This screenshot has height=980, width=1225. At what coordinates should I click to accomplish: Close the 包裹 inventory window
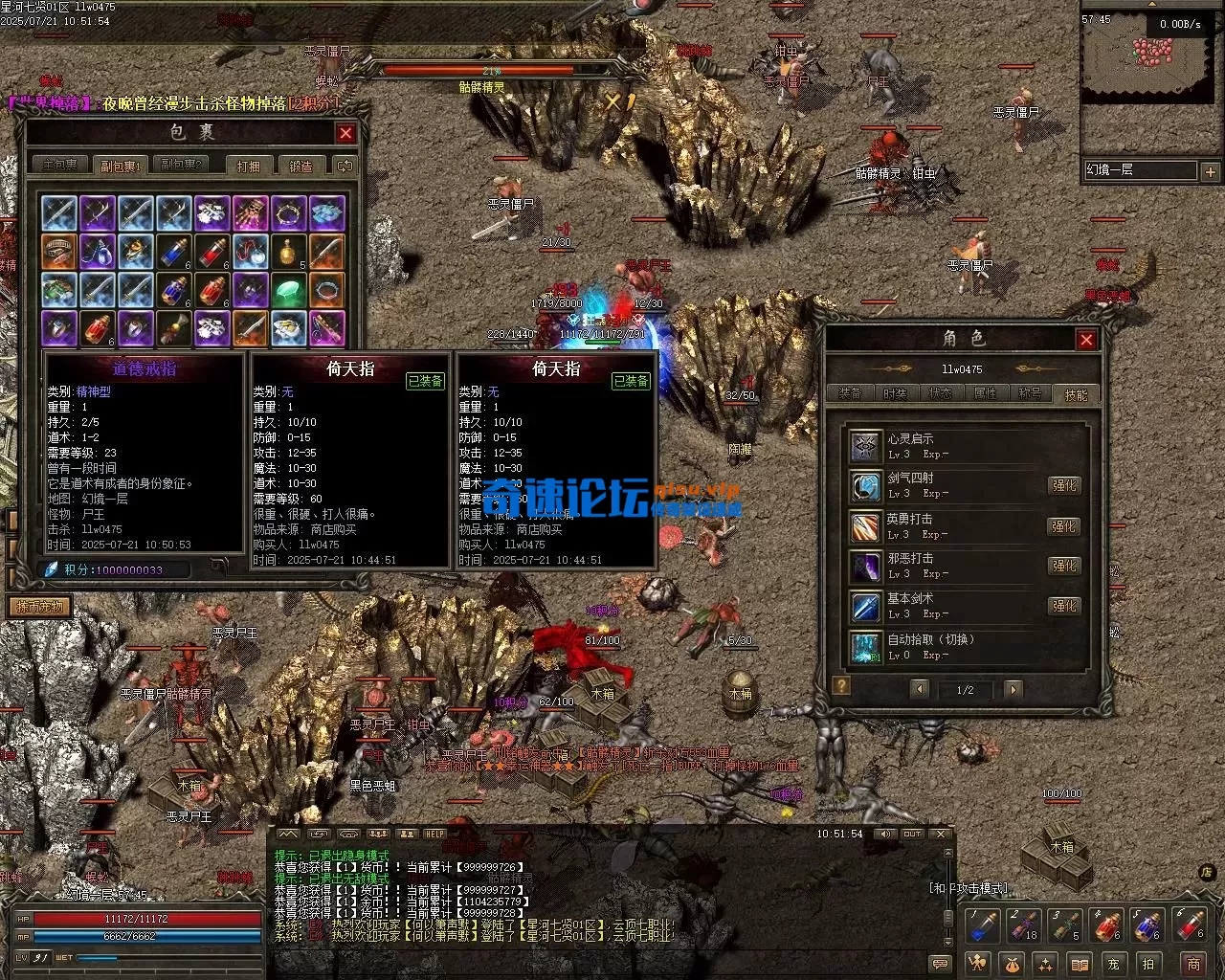pyautogui.click(x=345, y=134)
